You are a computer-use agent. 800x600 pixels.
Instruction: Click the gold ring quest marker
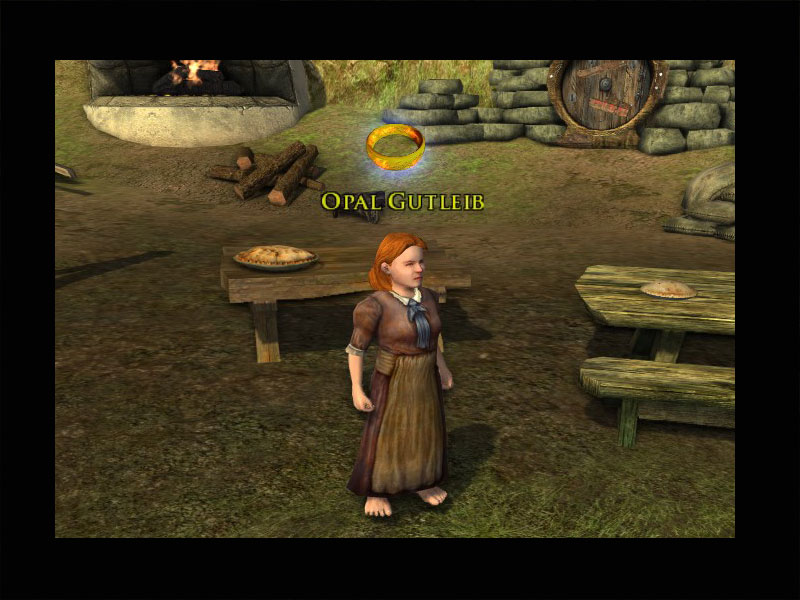coord(396,146)
